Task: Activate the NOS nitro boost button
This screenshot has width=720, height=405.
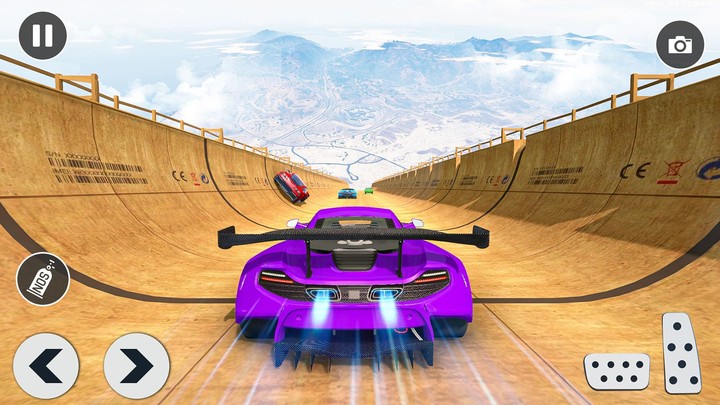Action: (43, 280)
